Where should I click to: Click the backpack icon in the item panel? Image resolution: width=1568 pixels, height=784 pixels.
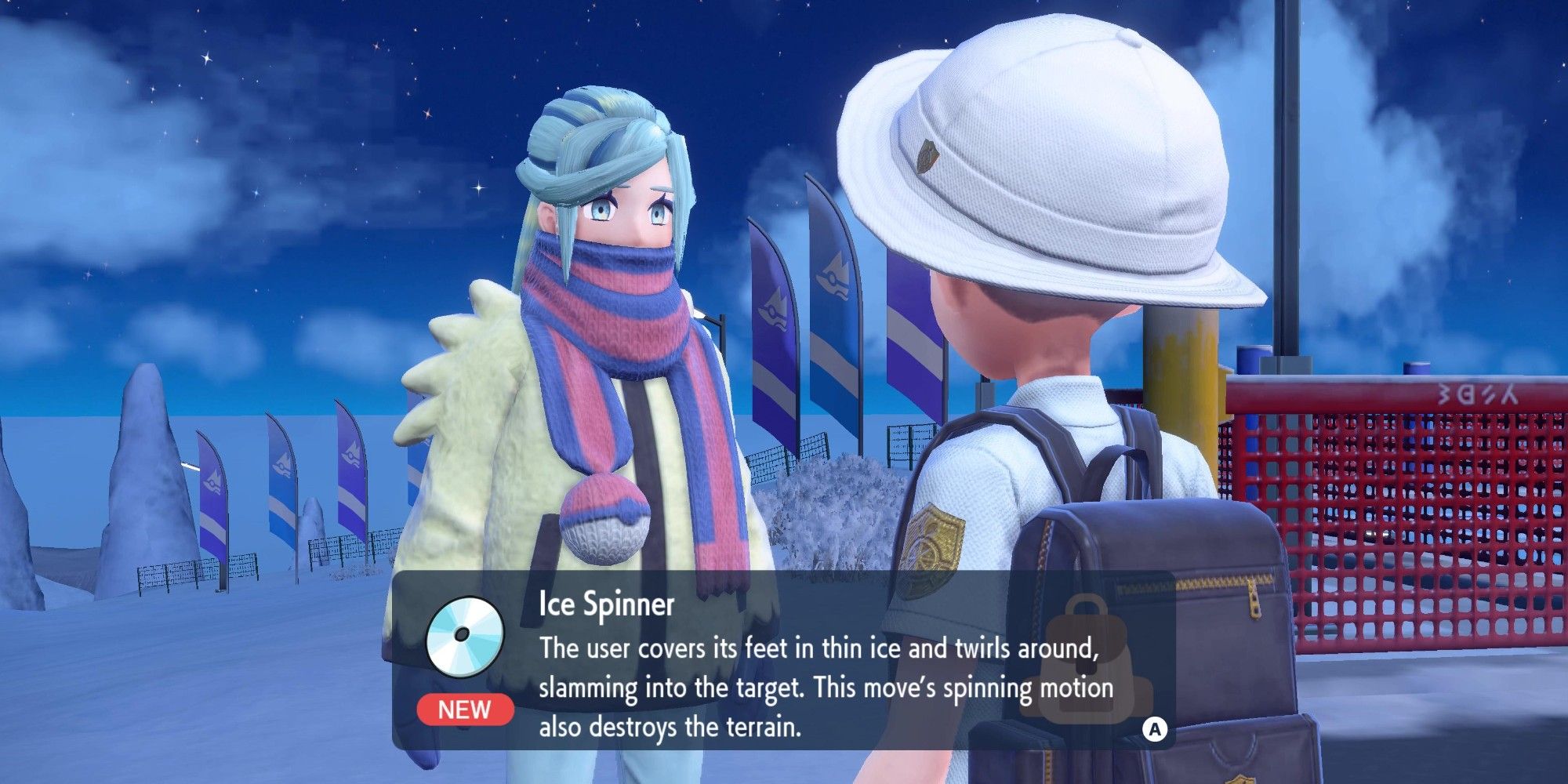[1085, 657]
